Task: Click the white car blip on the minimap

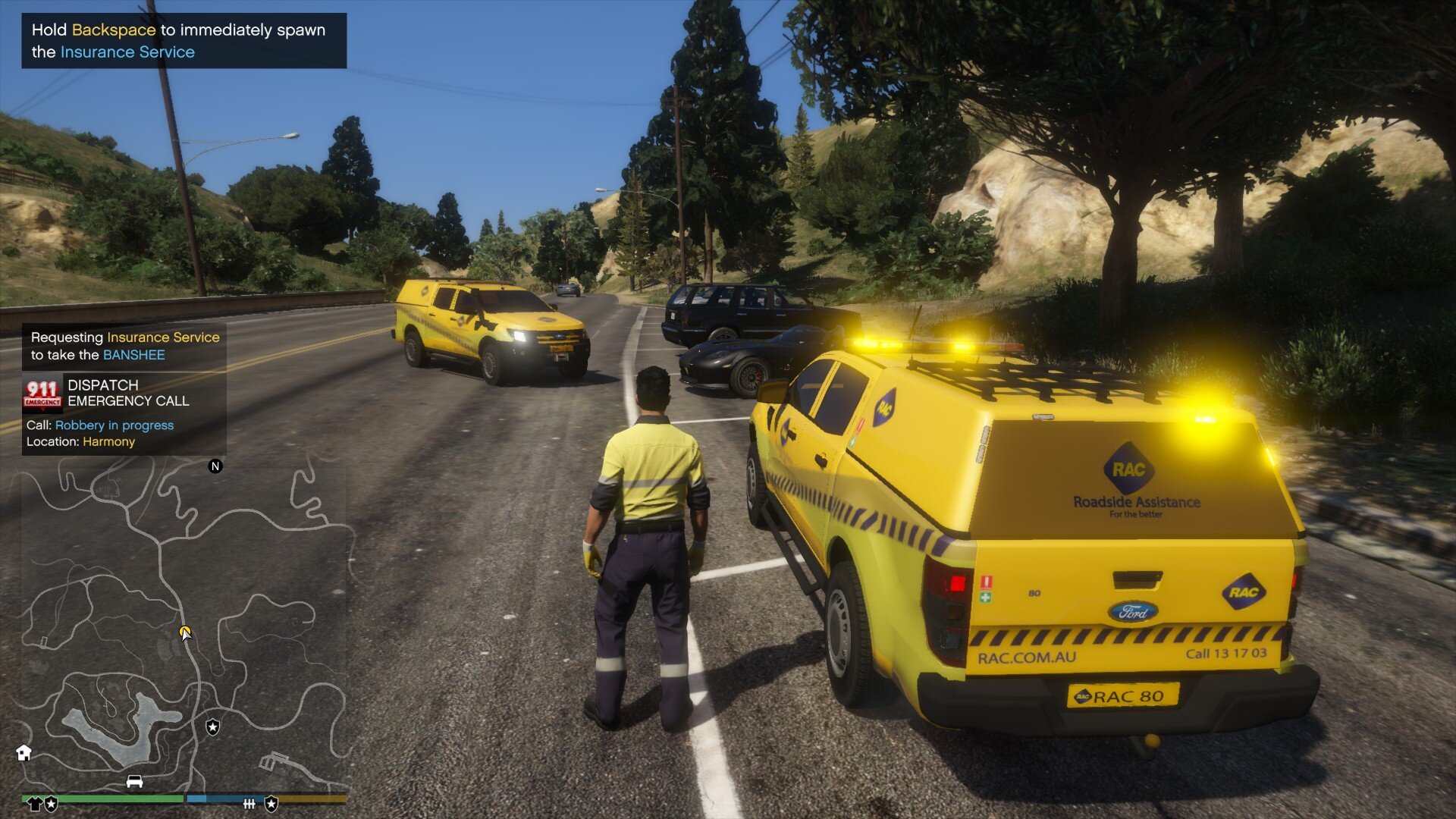Action: pyautogui.click(x=134, y=781)
